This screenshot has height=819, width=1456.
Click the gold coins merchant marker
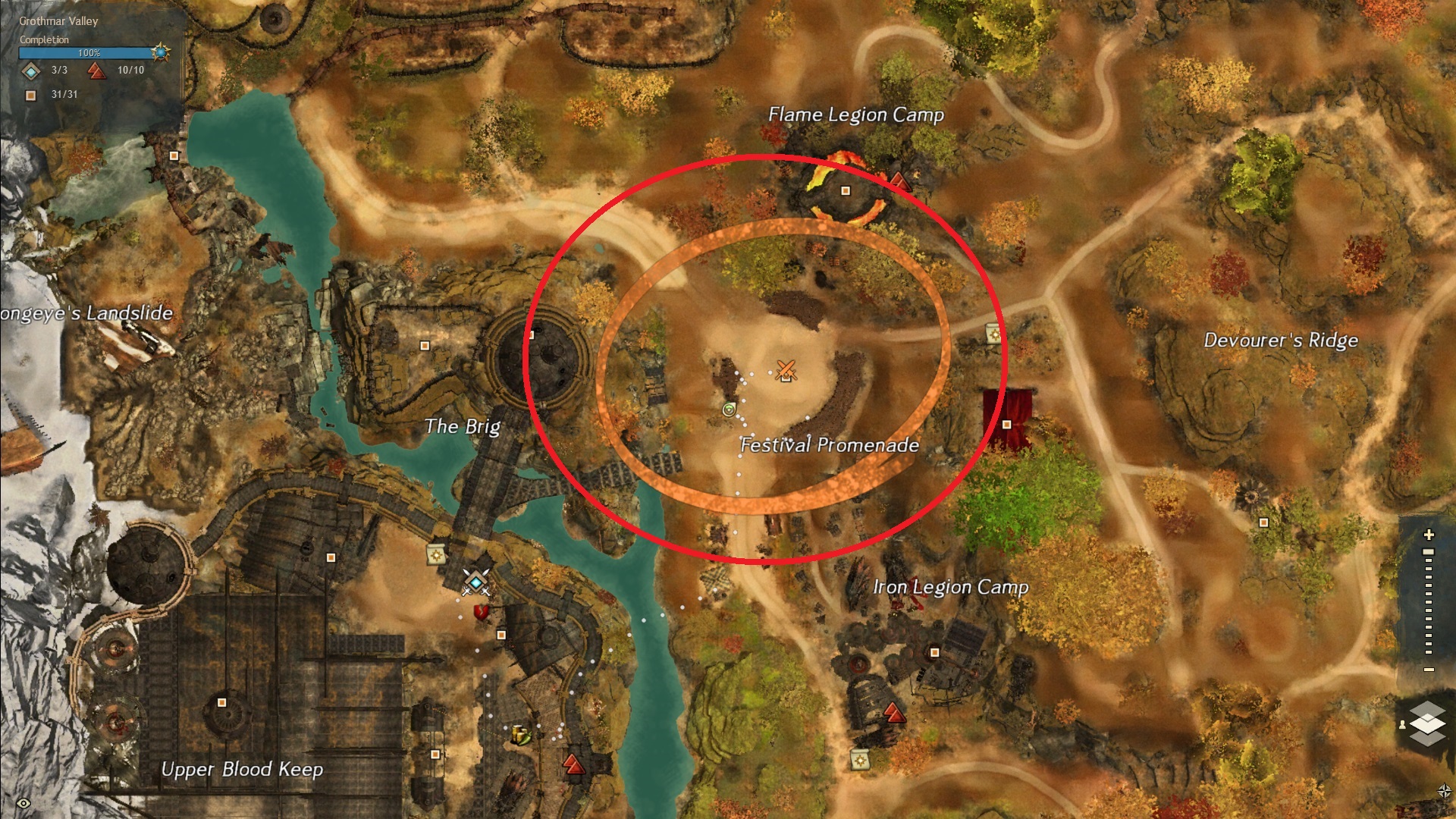pos(521,734)
